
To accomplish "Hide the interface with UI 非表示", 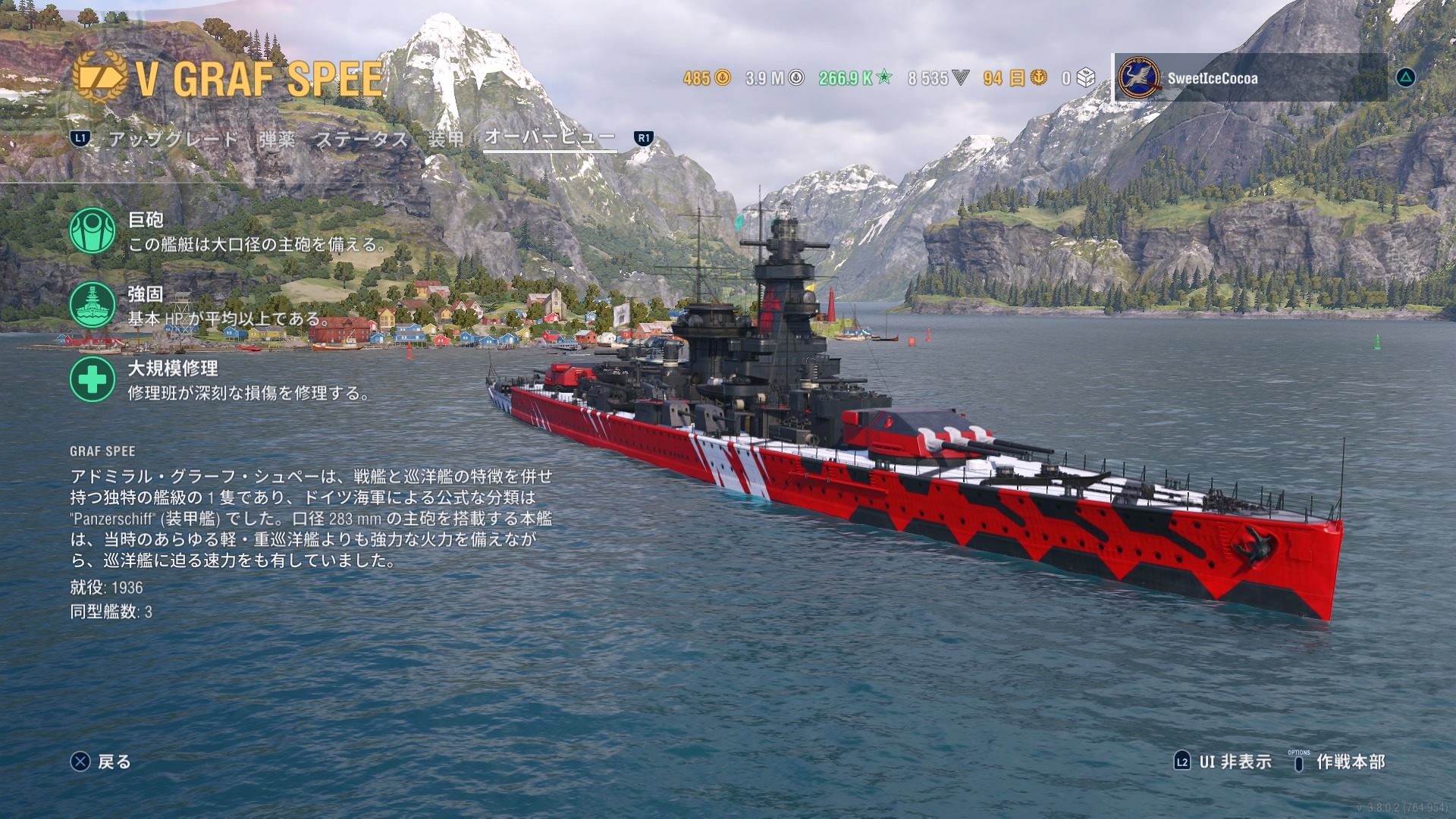I will pyautogui.click(x=1222, y=761).
